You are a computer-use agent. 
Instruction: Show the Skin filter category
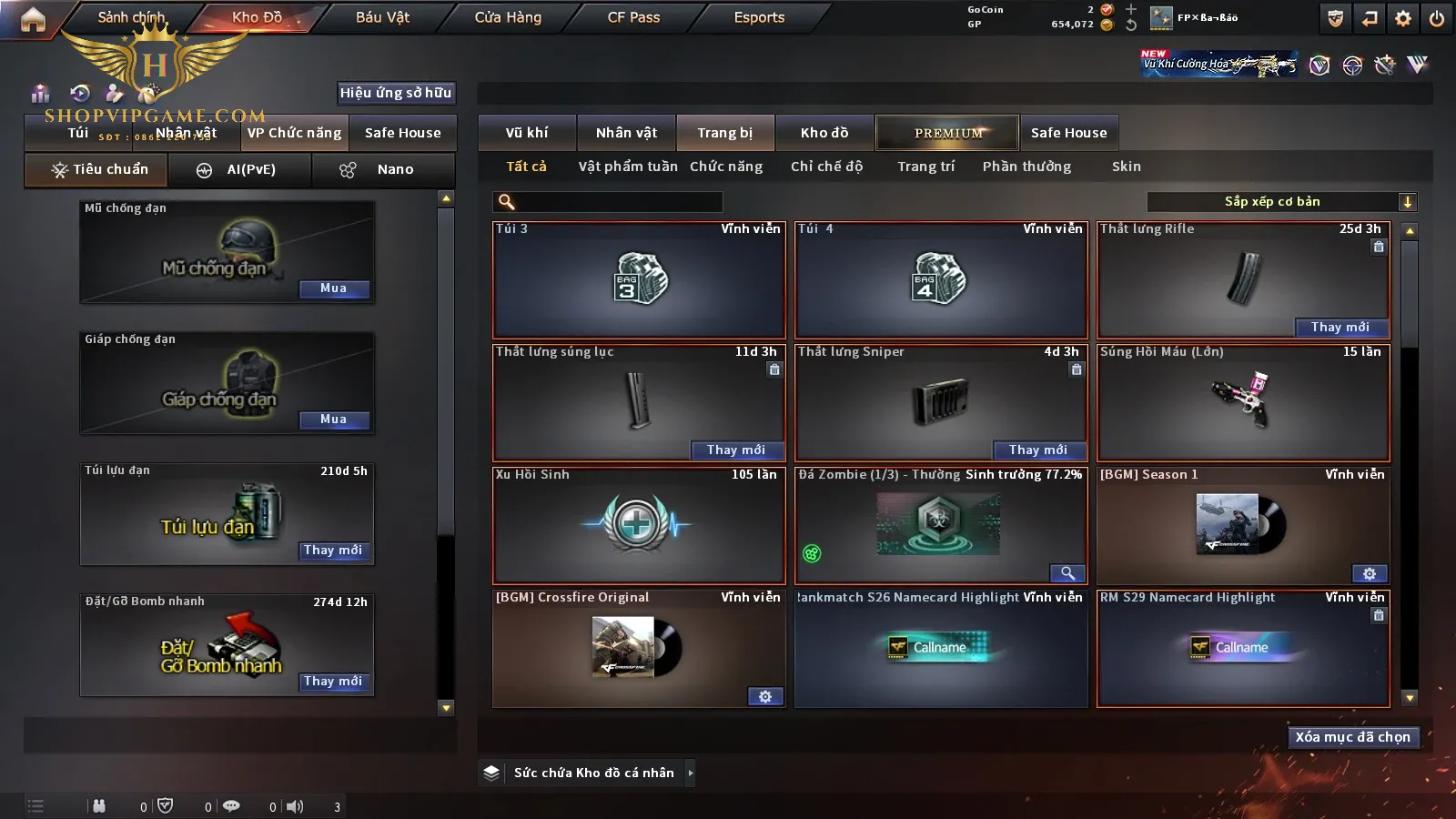(x=1126, y=167)
